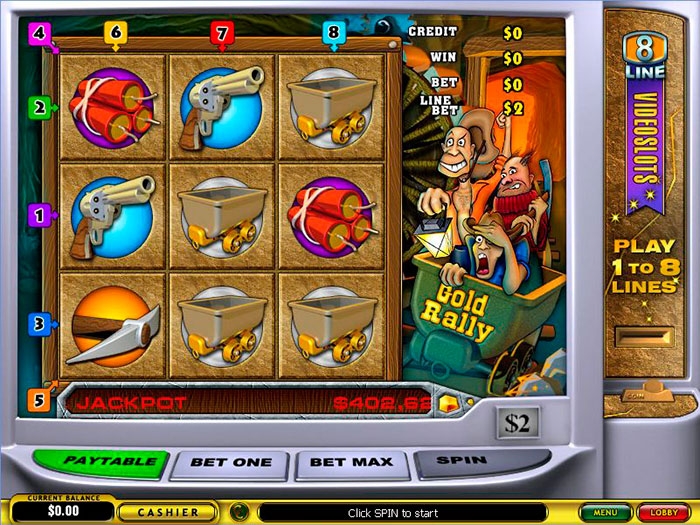Return to the LOBBY
The width and height of the screenshot is (700, 525).
point(663,512)
